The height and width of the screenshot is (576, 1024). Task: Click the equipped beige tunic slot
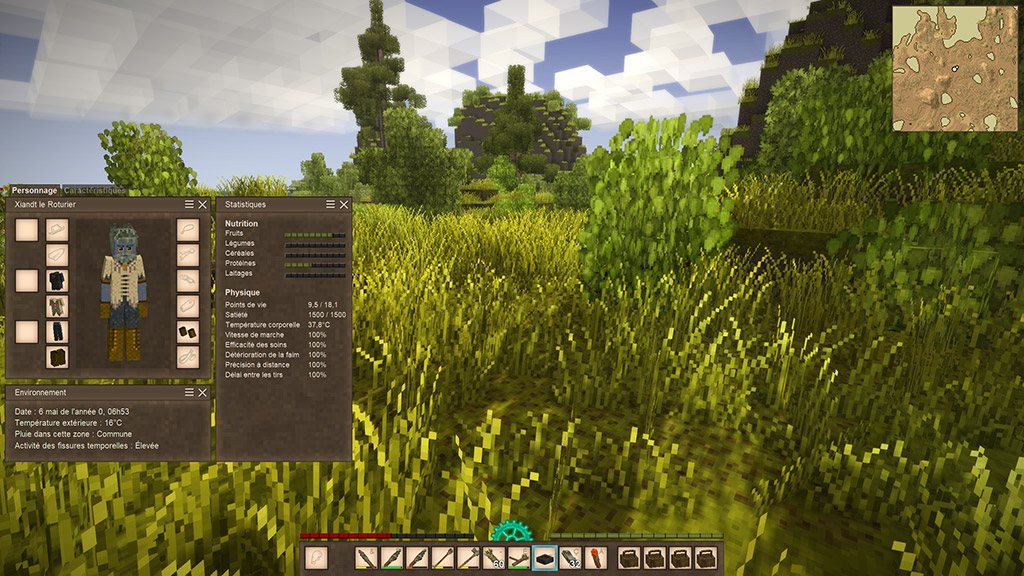57,306
